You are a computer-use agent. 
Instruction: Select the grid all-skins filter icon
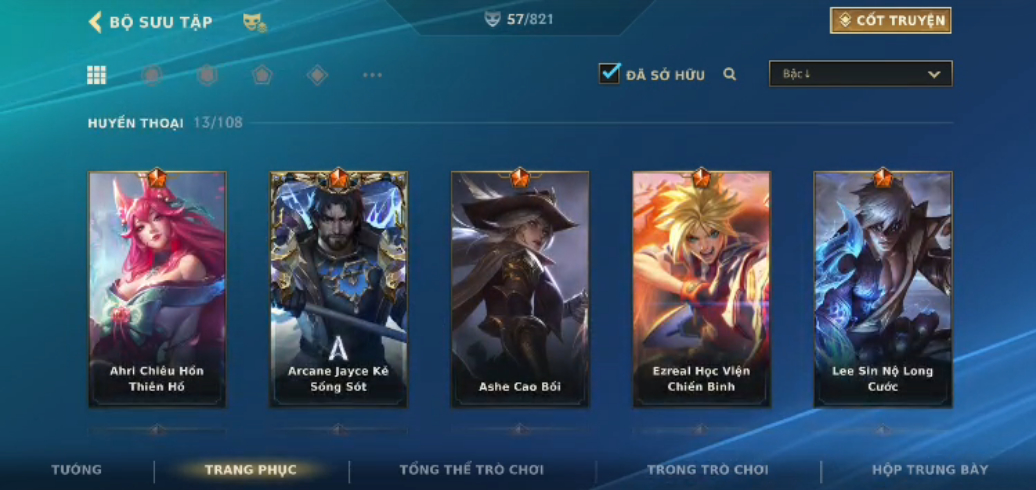(x=97, y=75)
